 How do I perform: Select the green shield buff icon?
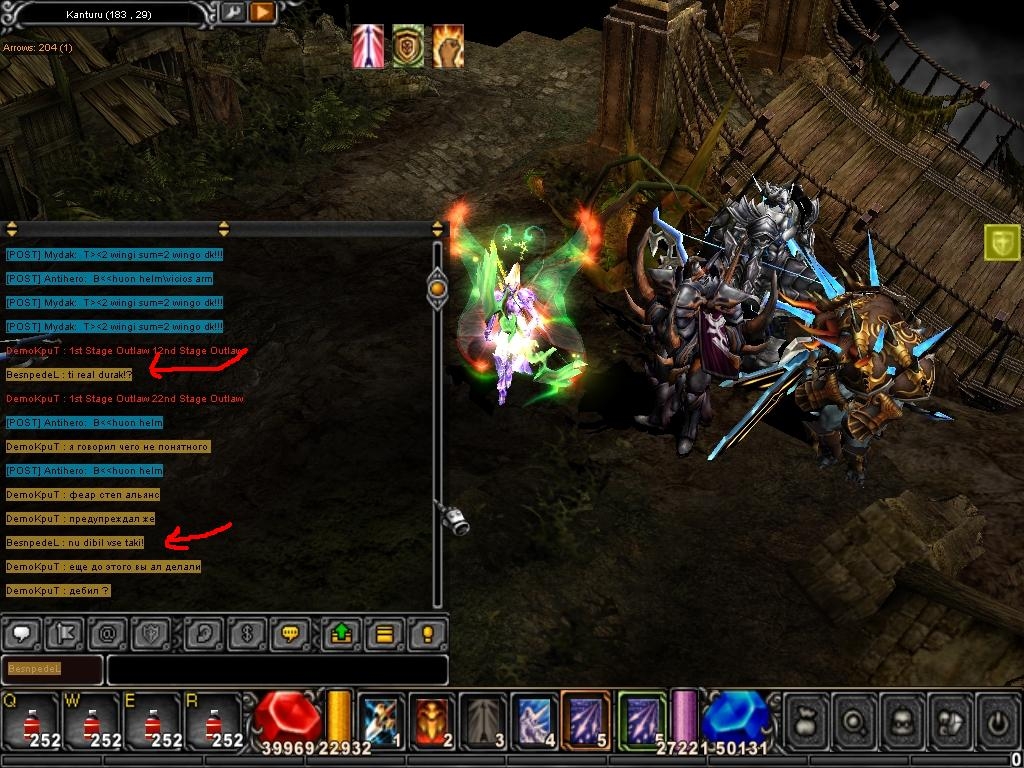407,46
